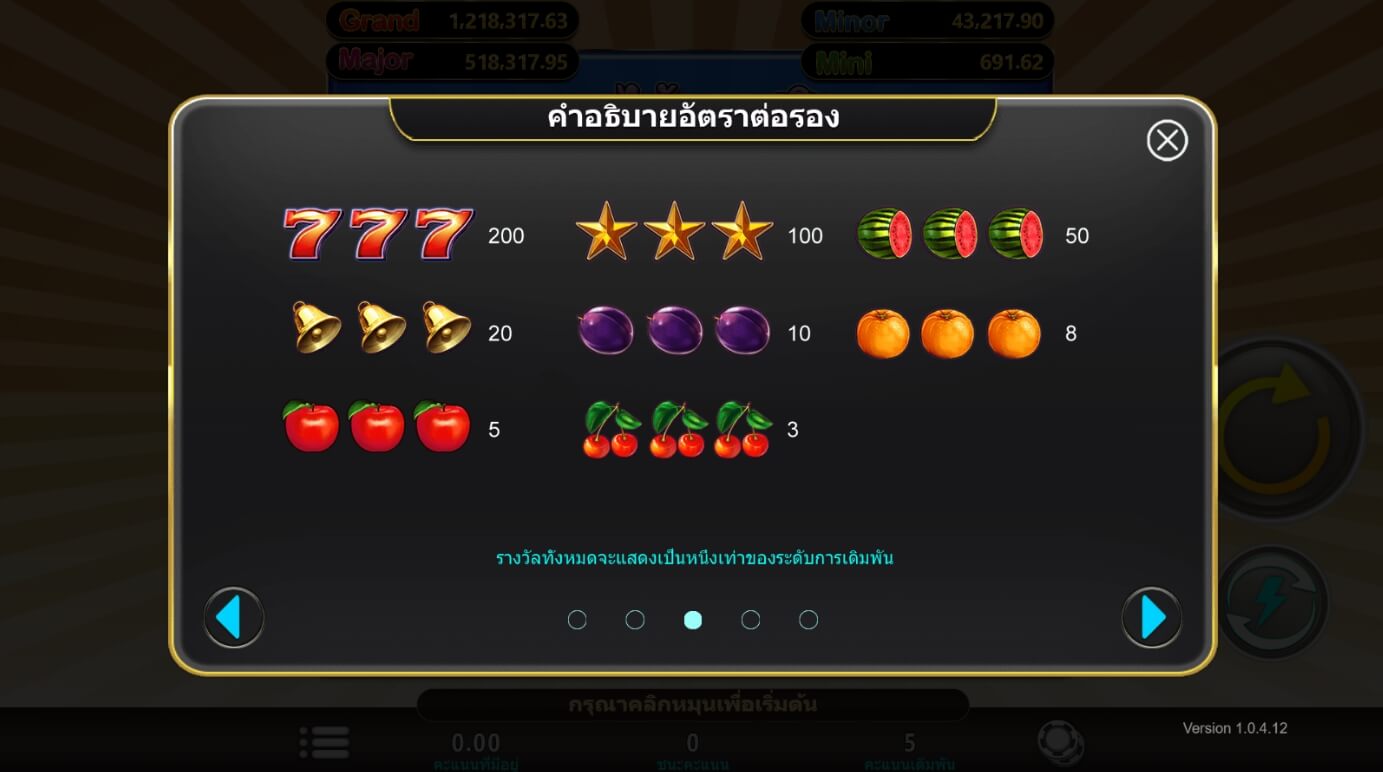Screen dimensions: 1383x772
Task: Click the purple plum symbols
Action: tap(670, 332)
